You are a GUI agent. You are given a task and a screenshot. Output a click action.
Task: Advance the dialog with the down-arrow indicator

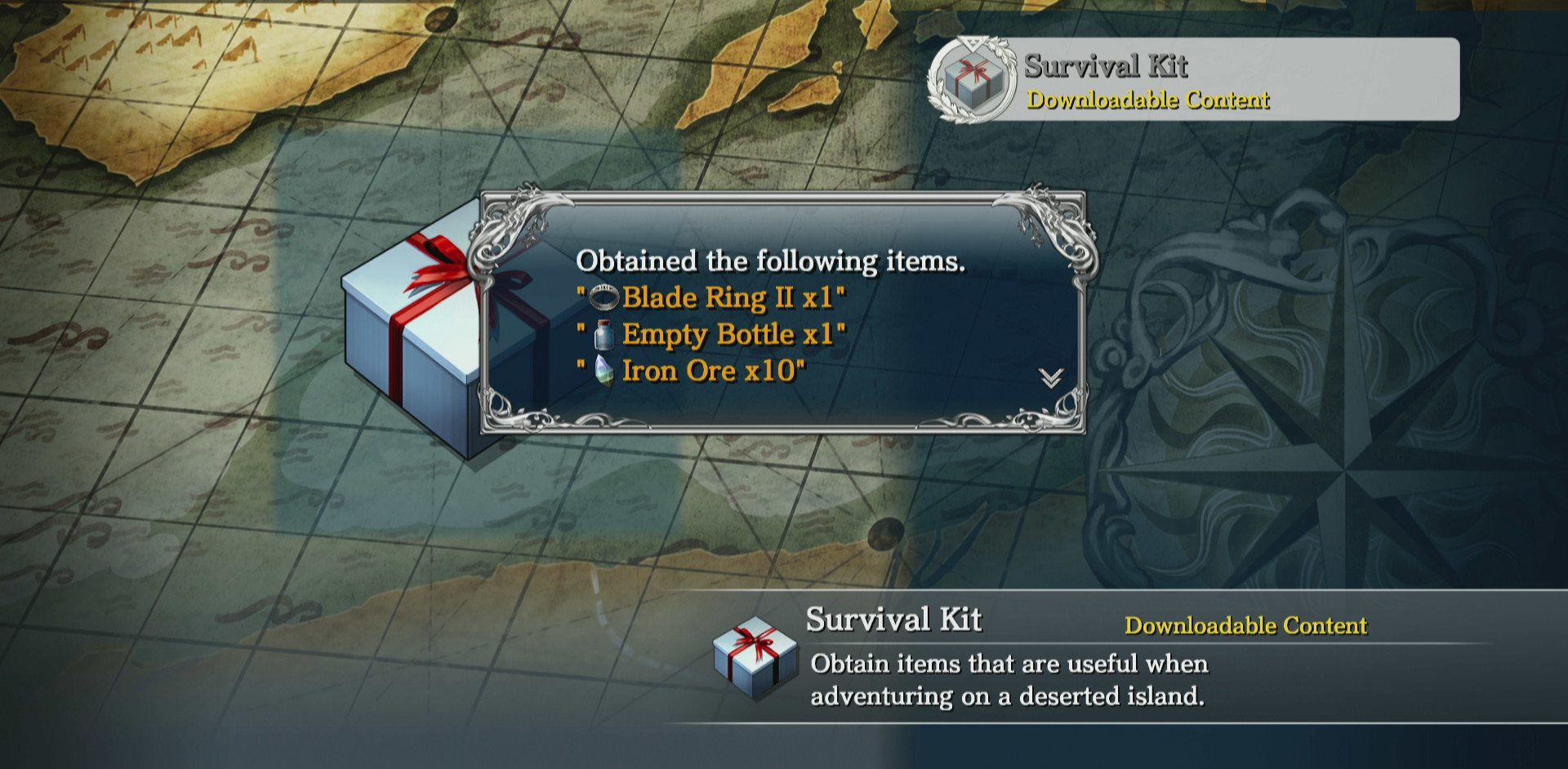coord(1050,378)
